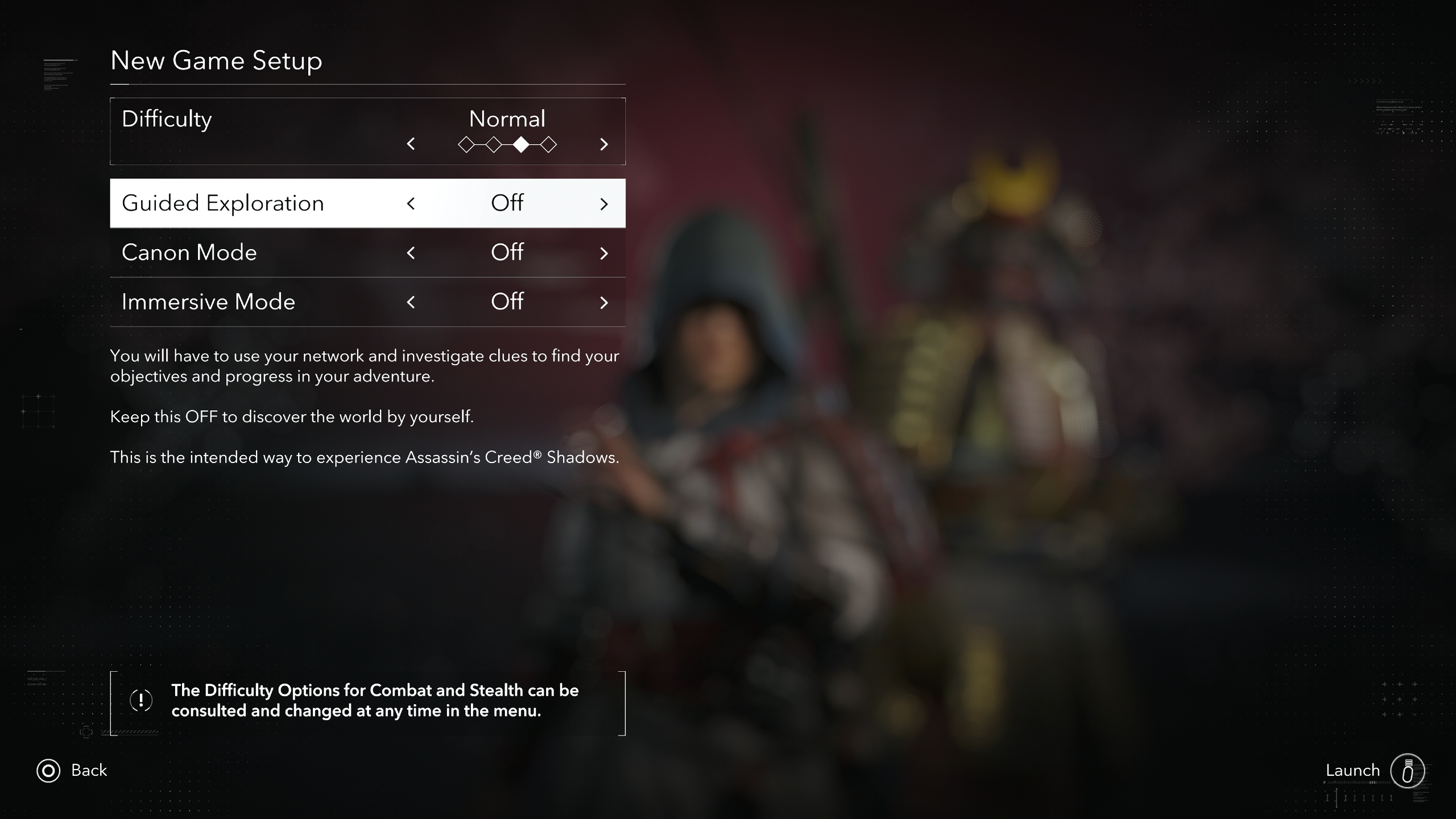Toggle Canon Mode with its right arrow
Viewport: 1456px width, 819px height.
(604, 253)
